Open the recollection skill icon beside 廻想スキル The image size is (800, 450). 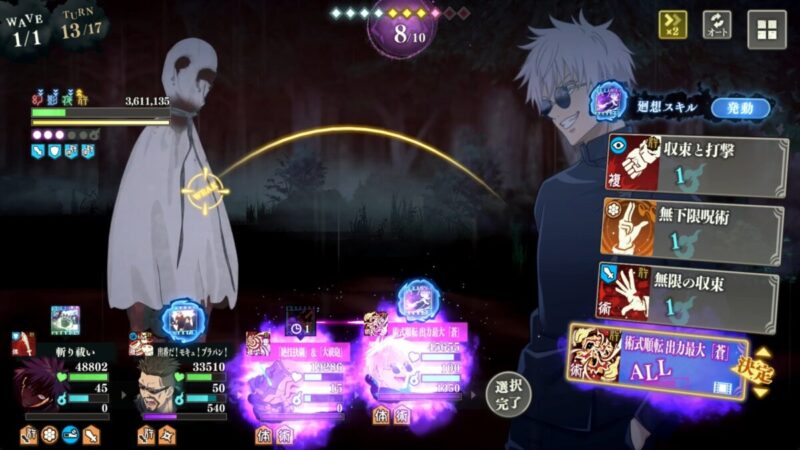(x=606, y=103)
